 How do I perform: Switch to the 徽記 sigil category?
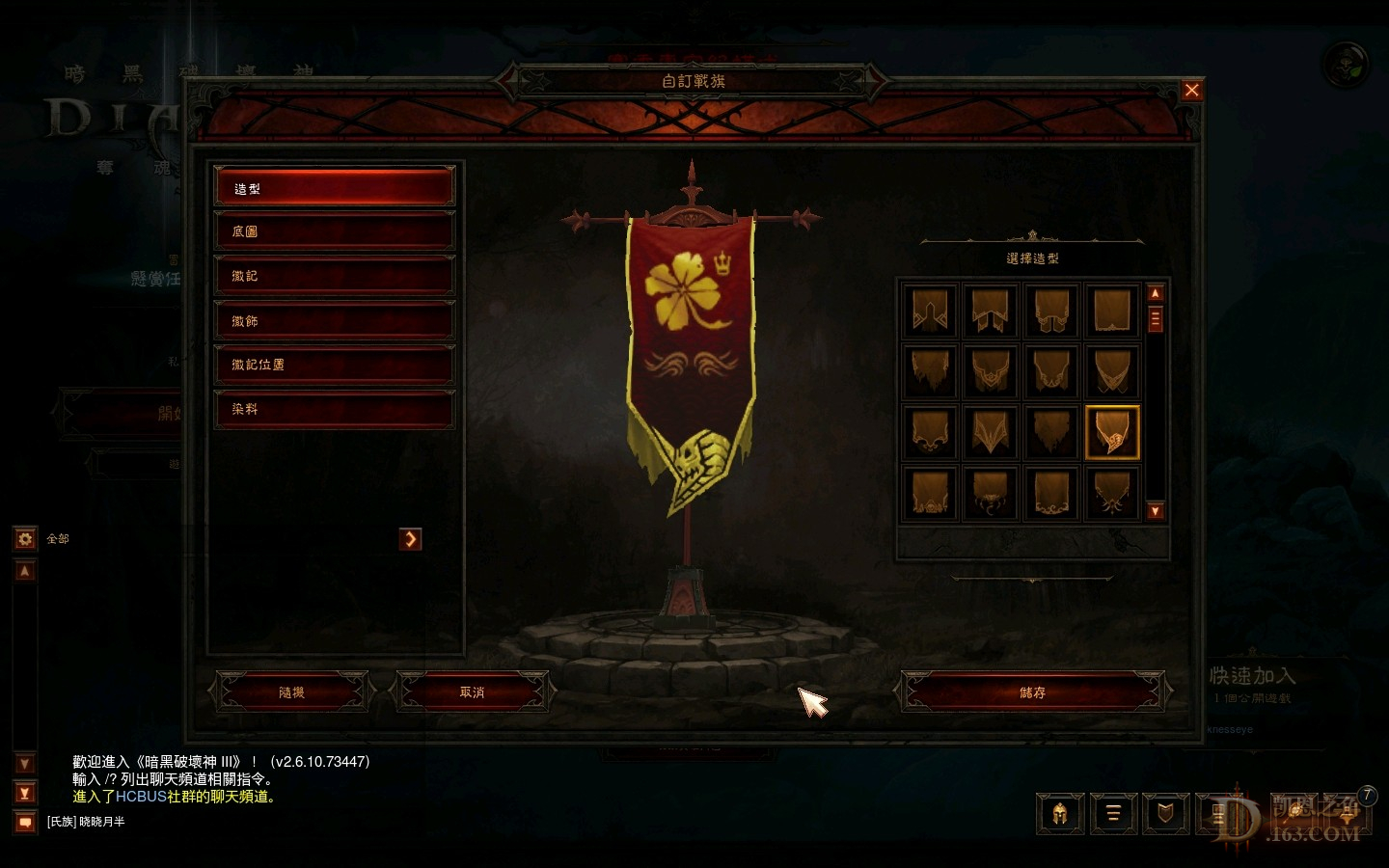point(334,276)
